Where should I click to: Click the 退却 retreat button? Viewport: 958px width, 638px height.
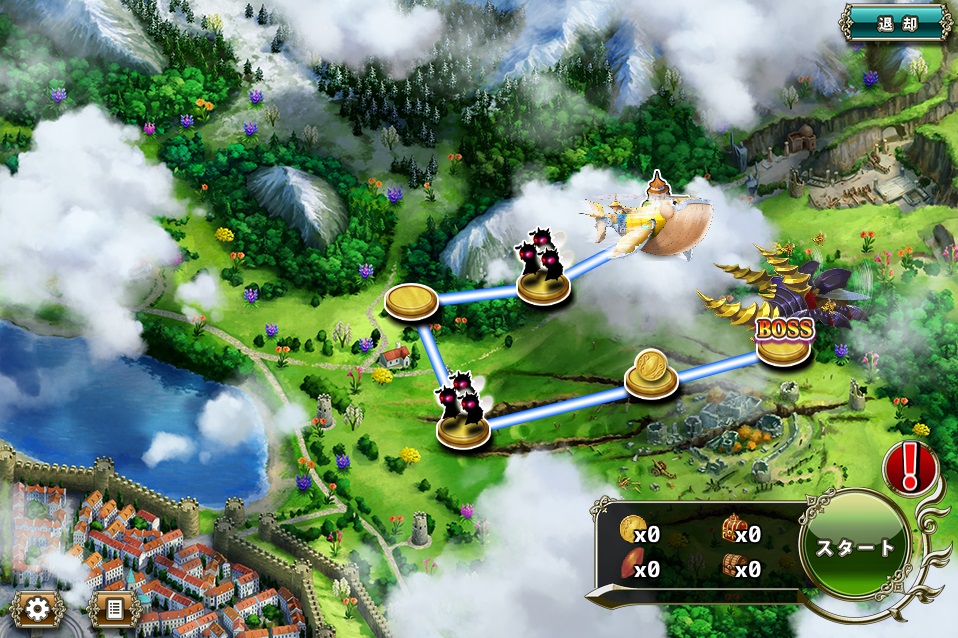(x=895, y=21)
